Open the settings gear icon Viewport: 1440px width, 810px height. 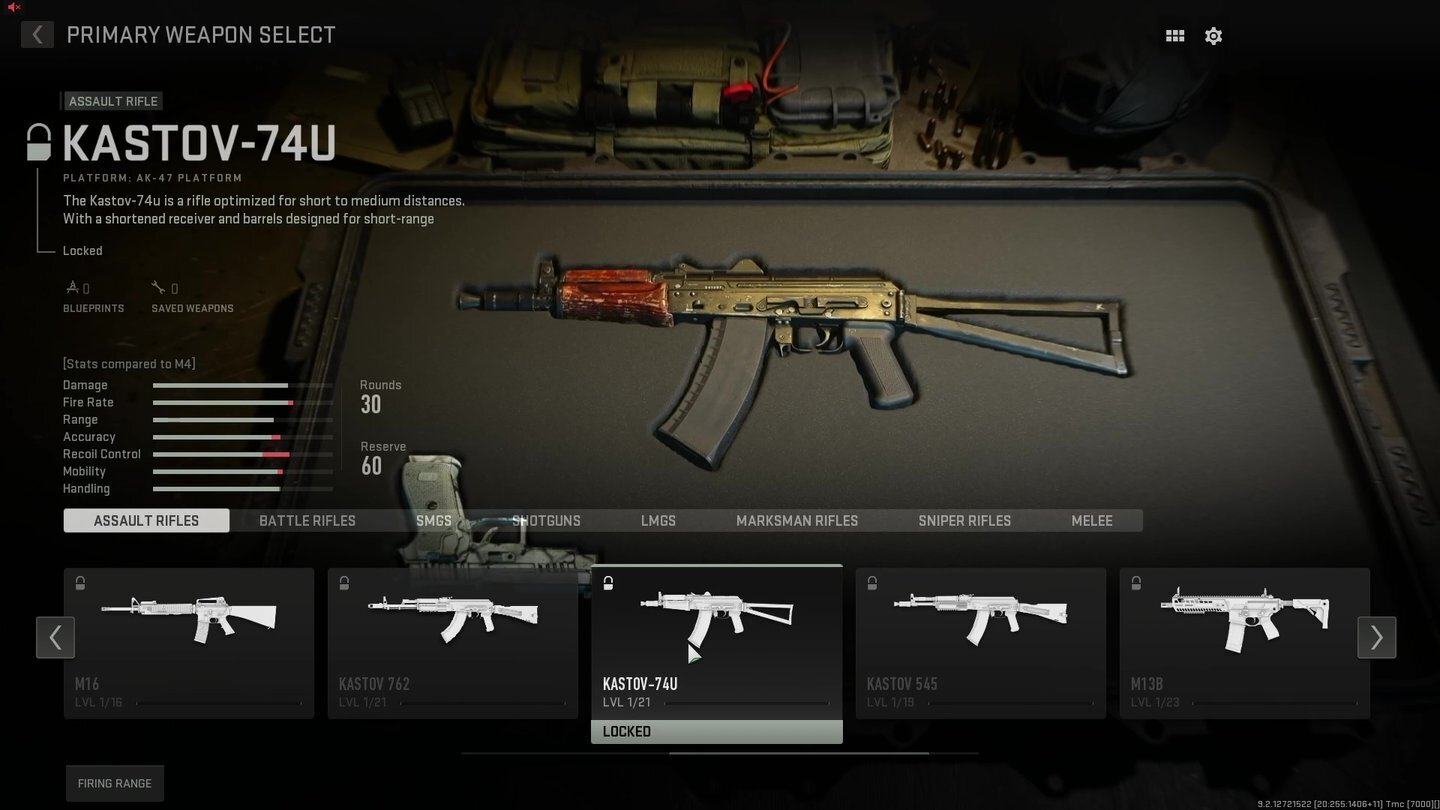coord(1213,35)
